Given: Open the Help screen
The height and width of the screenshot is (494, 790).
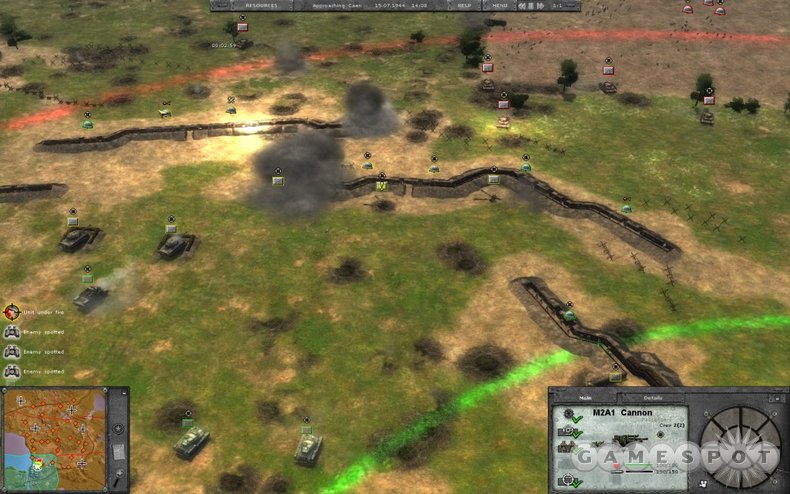Looking at the screenshot, I should coord(465,5).
